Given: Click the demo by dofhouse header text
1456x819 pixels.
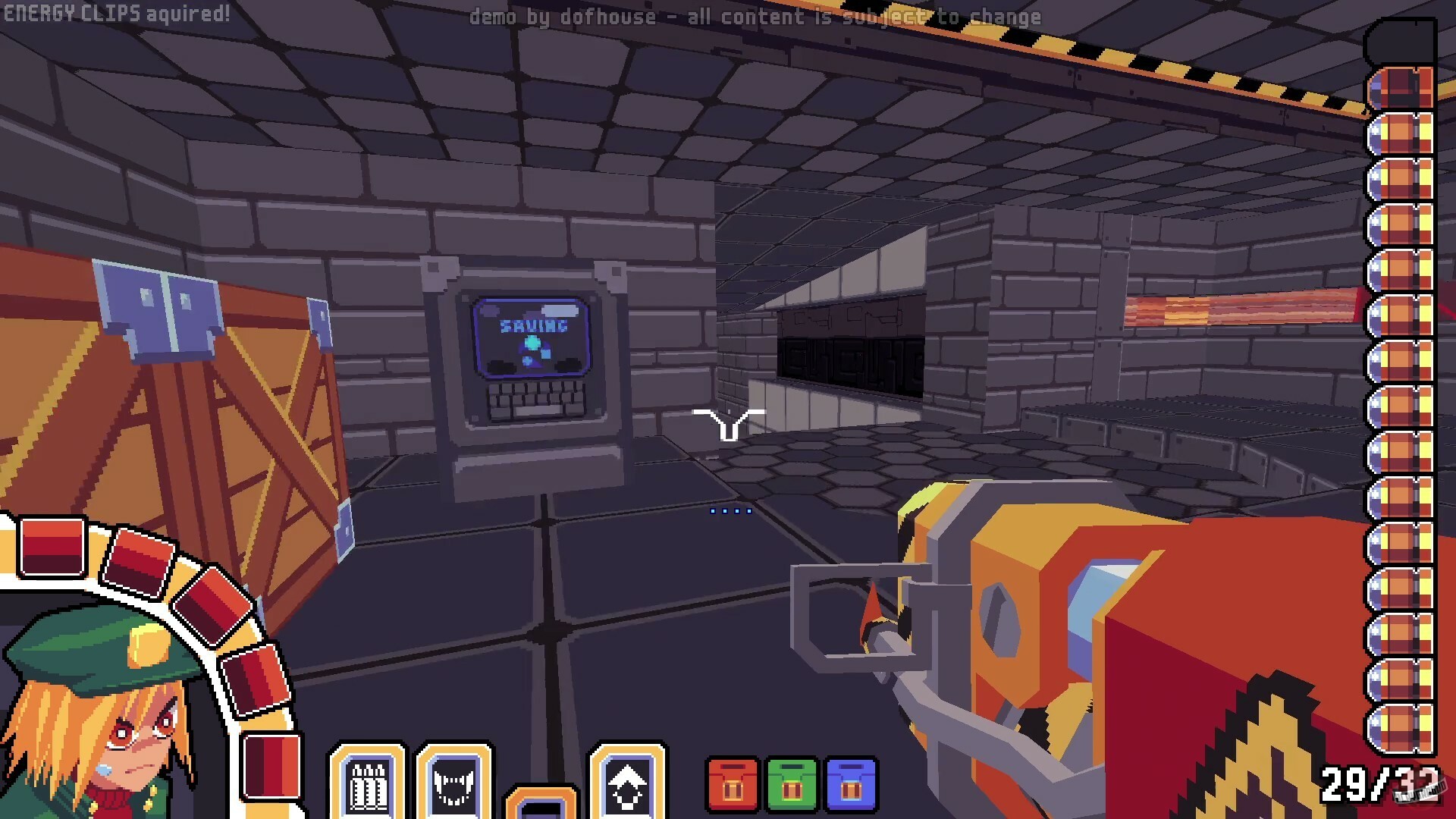Looking at the screenshot, I should pyautogui.click(x=757, y=16).
